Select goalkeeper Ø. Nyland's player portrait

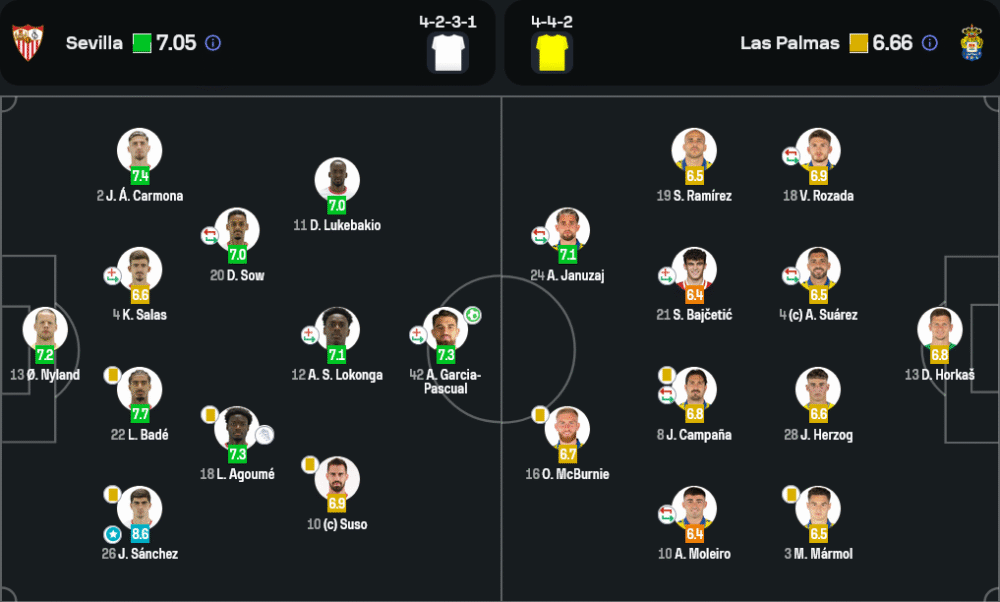(45, 329)
